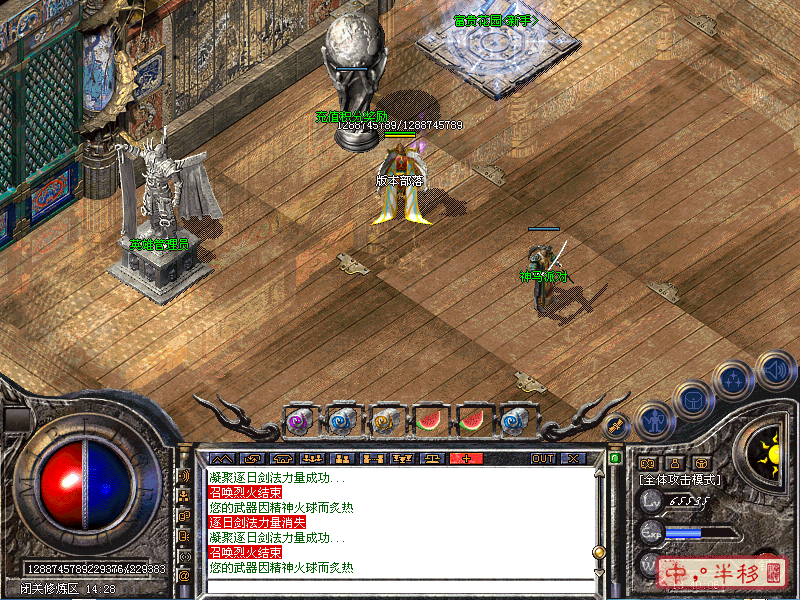Use the orange swirl scroll in the belt
Viewport: 800px width, 600px height.
tap(385, 421)
